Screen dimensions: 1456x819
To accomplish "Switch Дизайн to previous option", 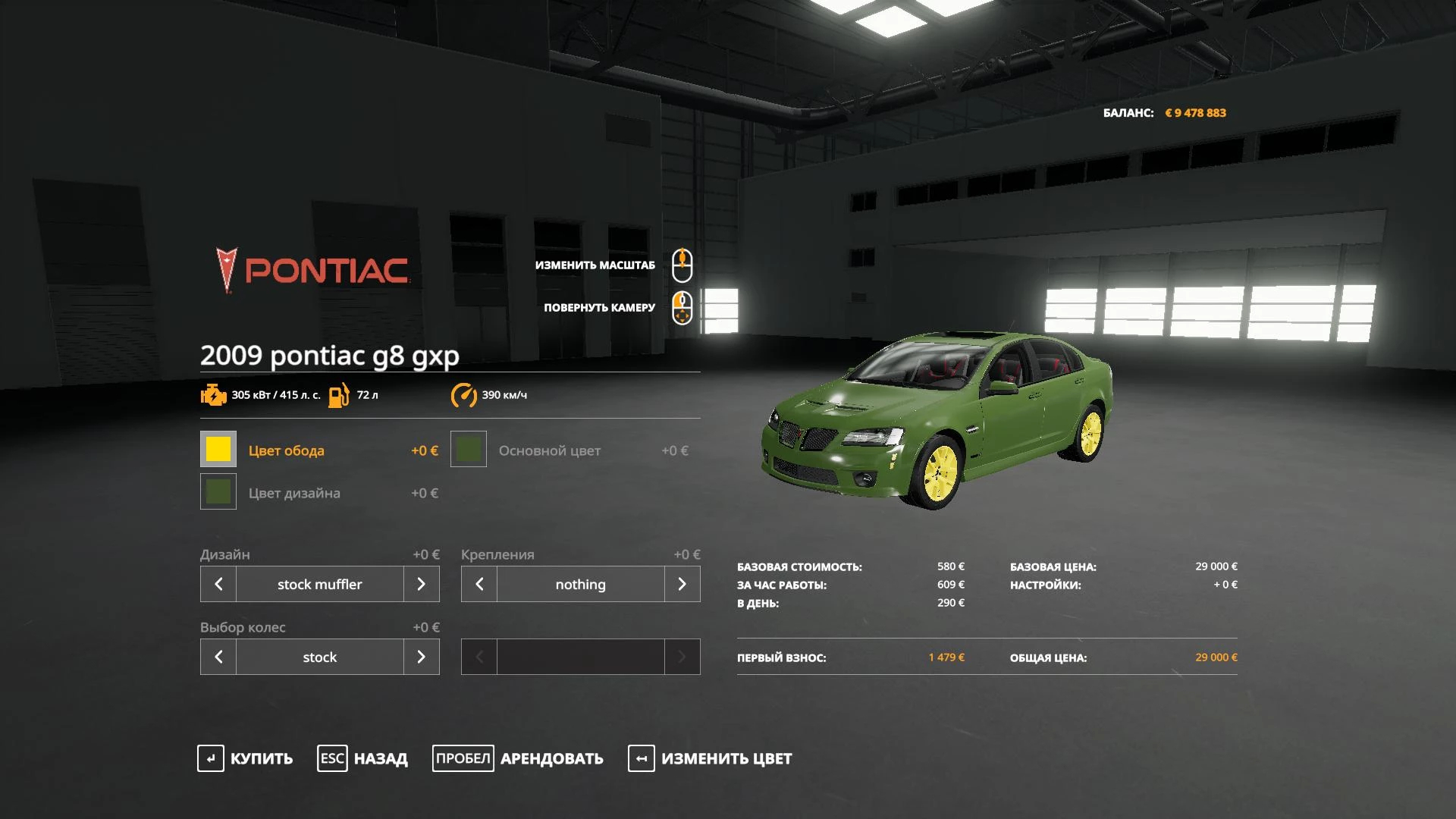I will pyautogui.click(x=218, y=584).
